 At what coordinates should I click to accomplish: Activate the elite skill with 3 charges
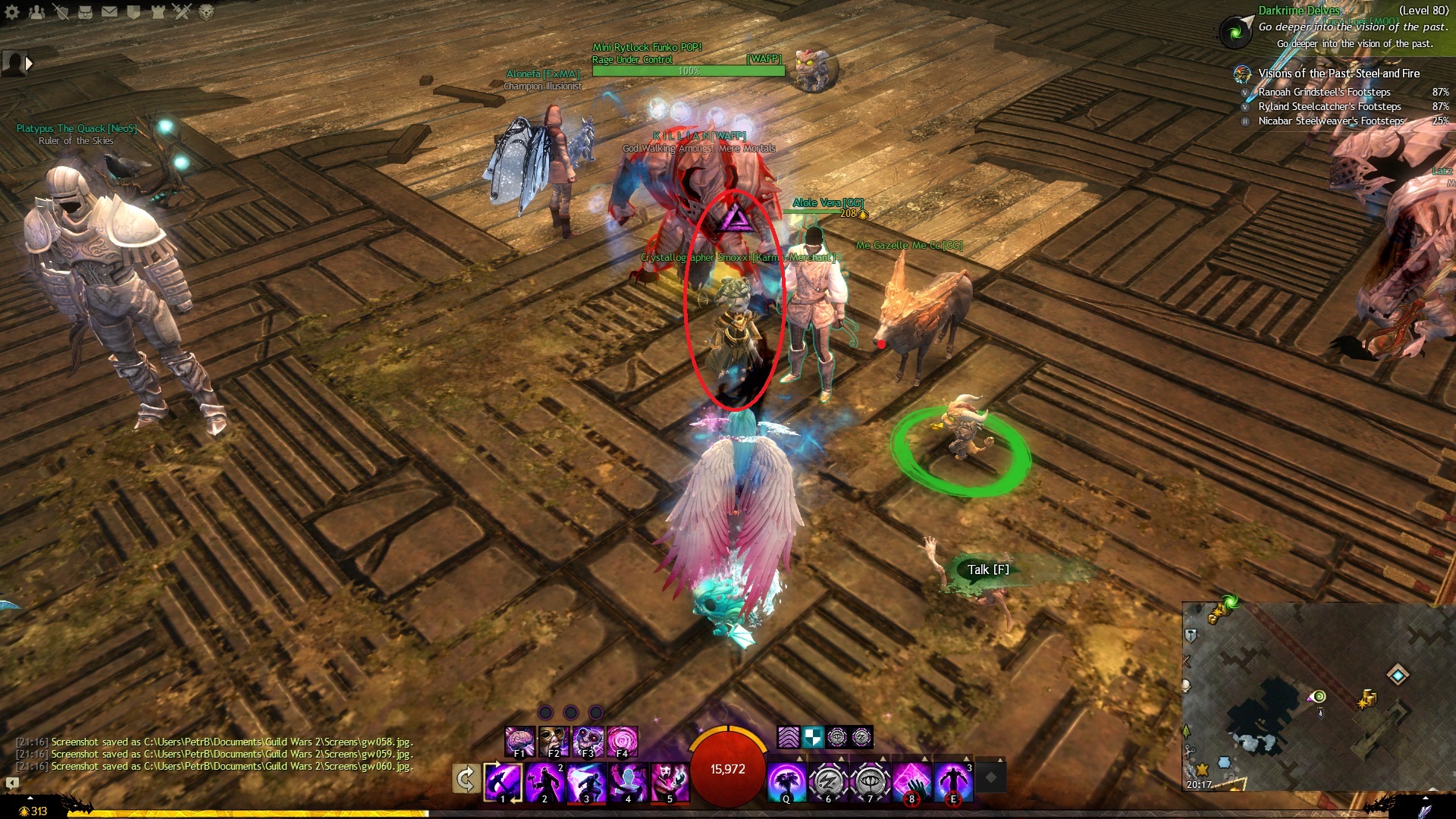(953, 781)
